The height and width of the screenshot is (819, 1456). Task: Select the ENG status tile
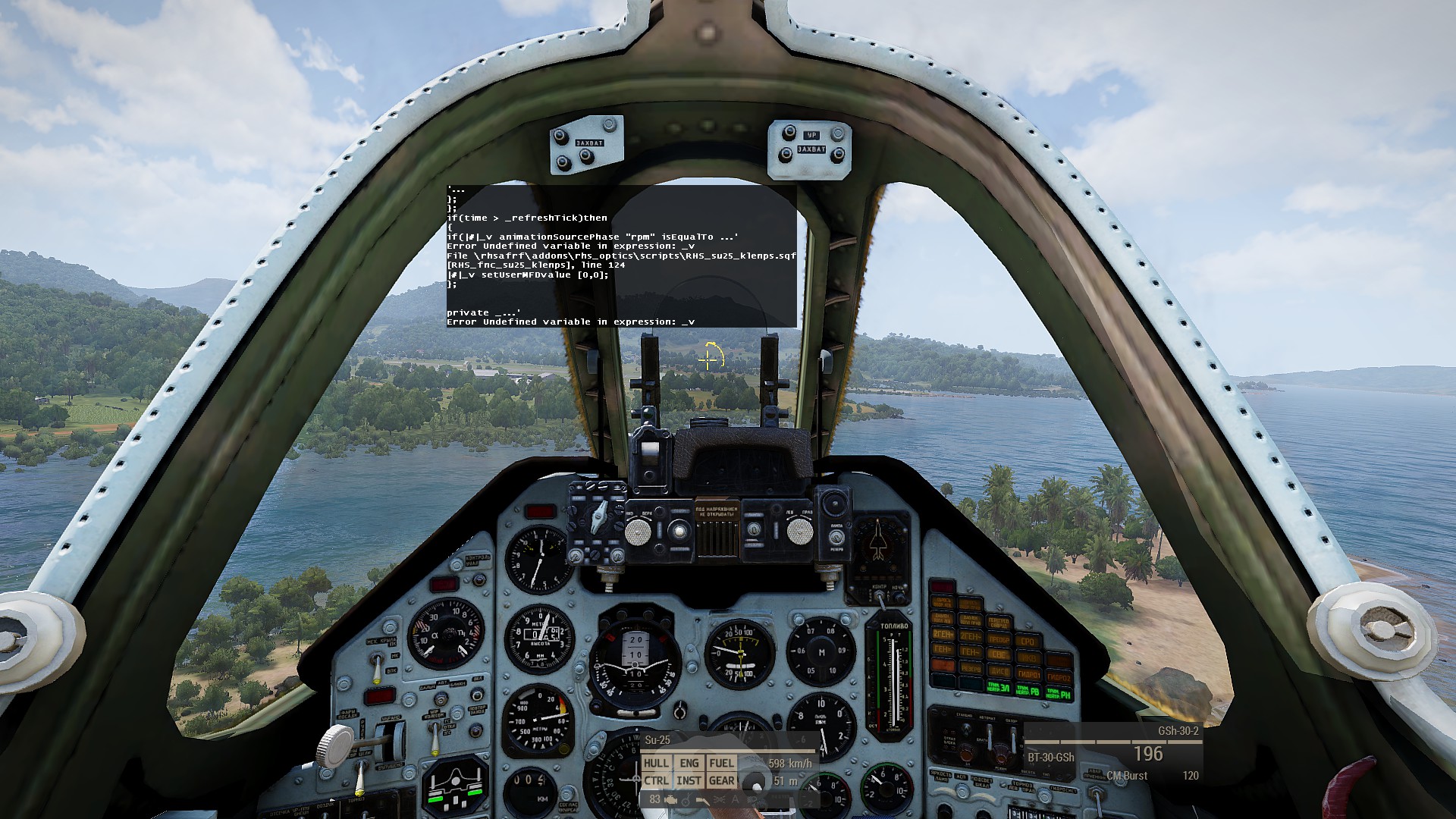pos(689,763)
